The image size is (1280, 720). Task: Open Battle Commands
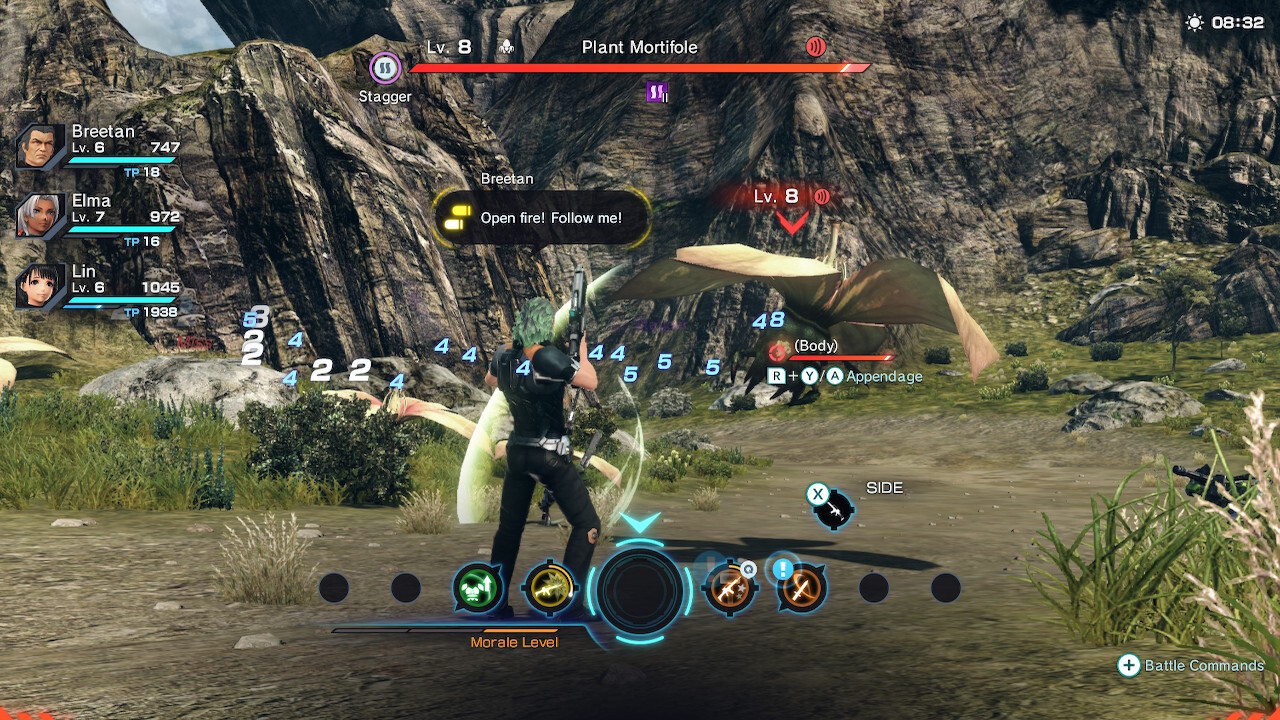click(x=1190, y=666)
